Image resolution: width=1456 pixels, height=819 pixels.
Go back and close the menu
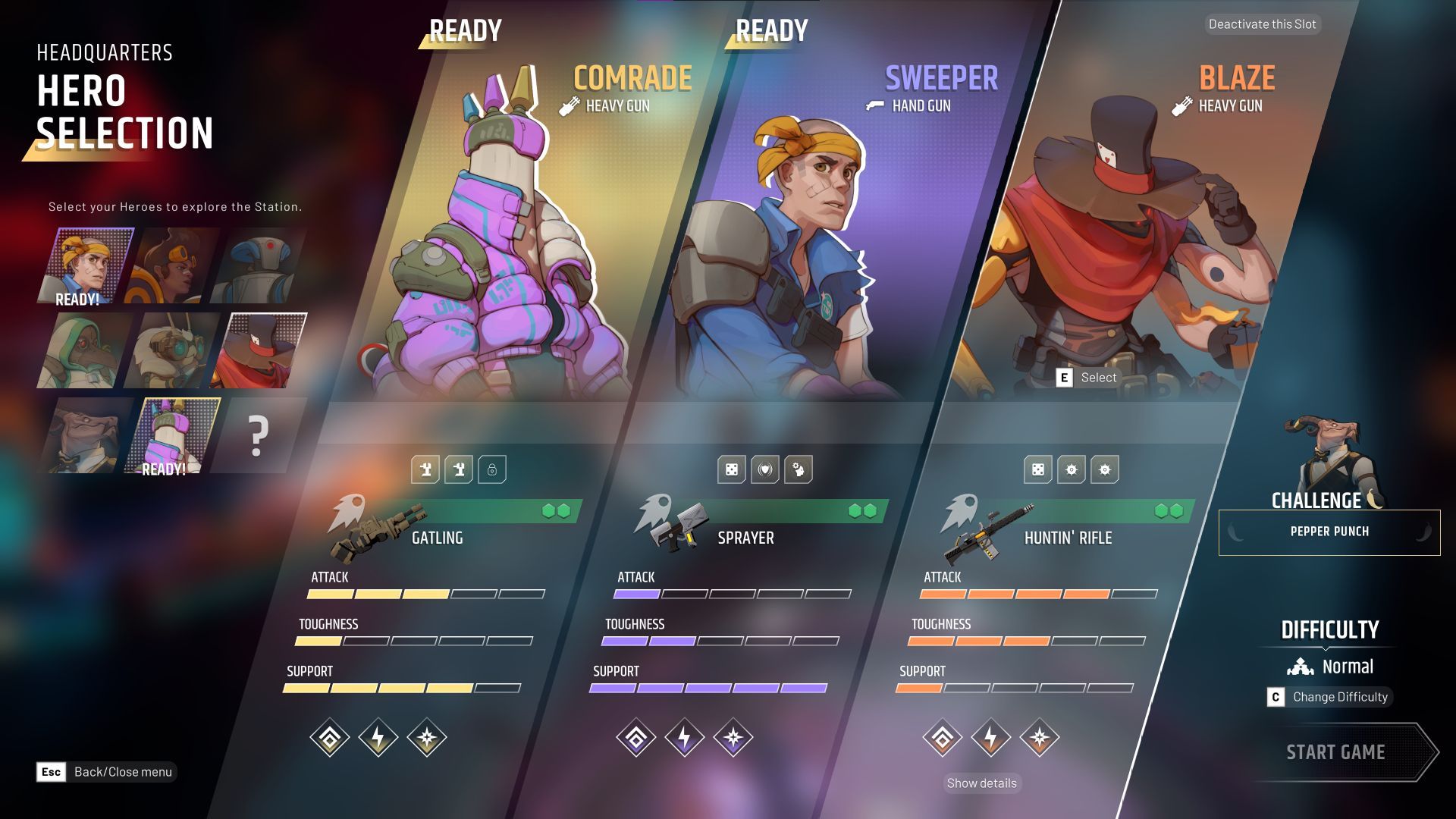pyautogui.click(x=107, y=772)
